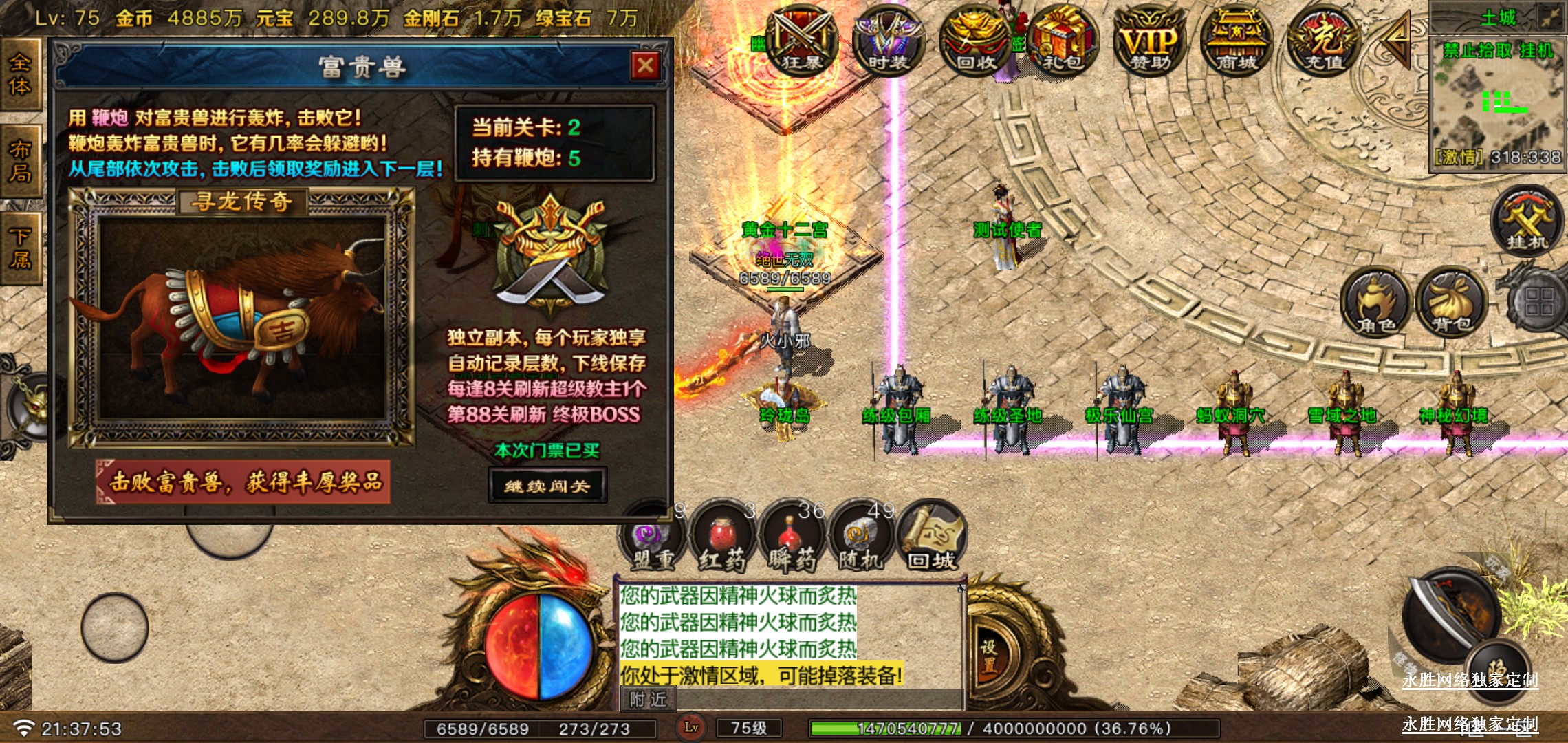Open the 回收 recycle menu
Viewport: 1568px width, 743px height.
[975, 41]
